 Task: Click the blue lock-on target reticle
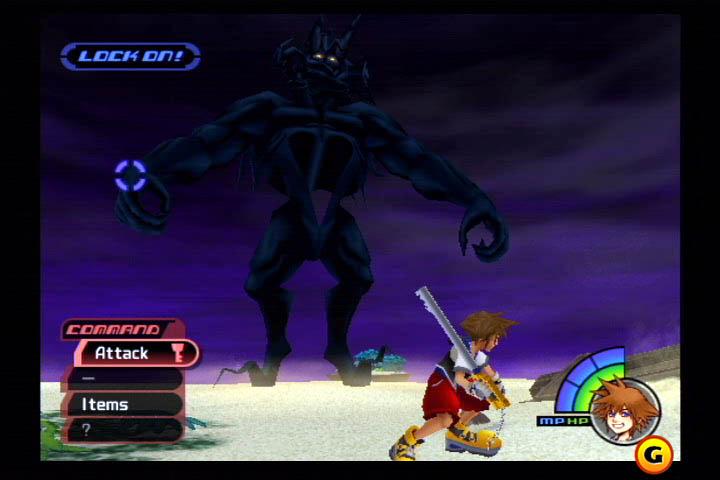coord(130,176)
